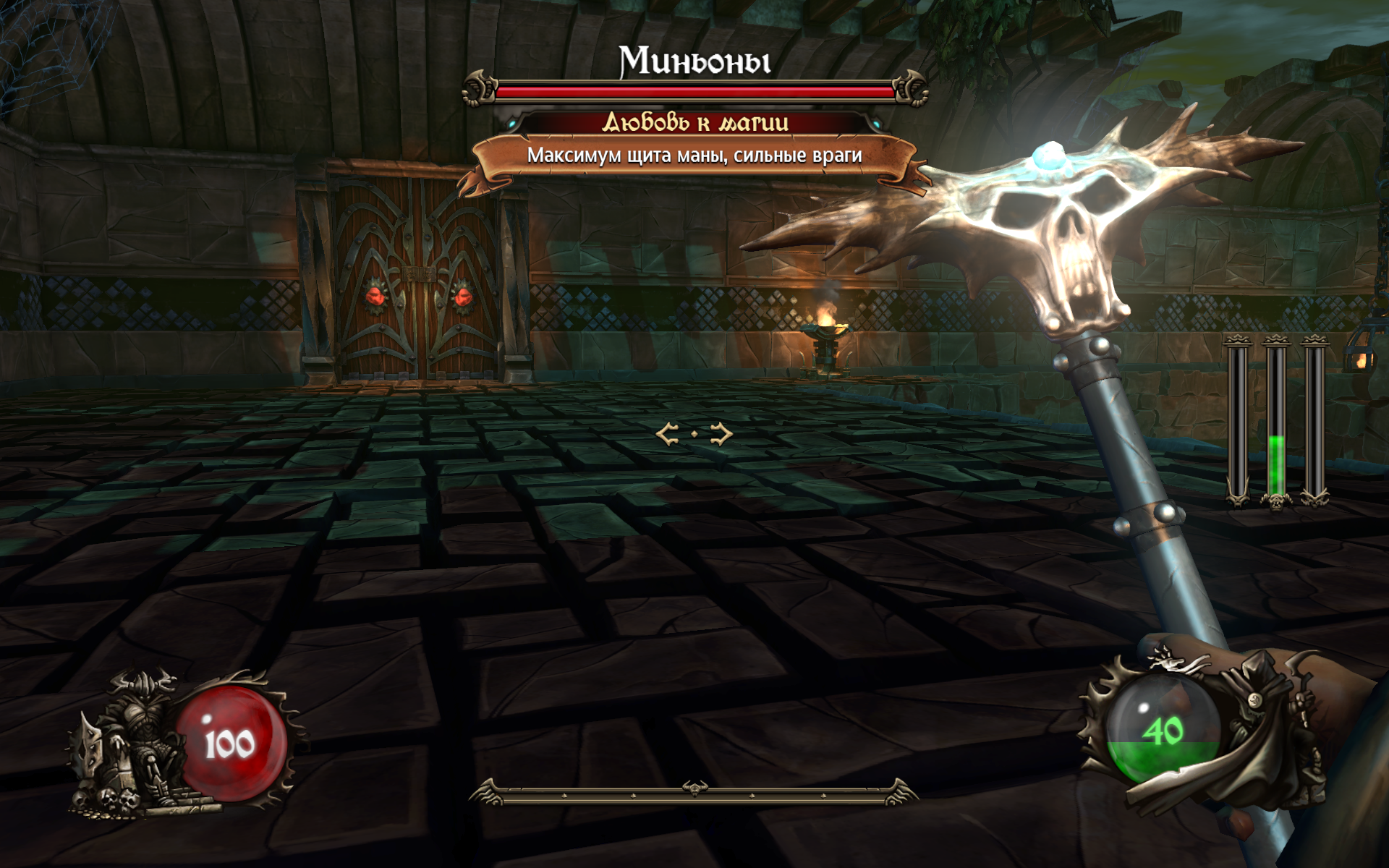The width and height of the screenshot is (1389, 868).
Task: Select the "Любовь к магии" perk banner
Action: [695, 122]
